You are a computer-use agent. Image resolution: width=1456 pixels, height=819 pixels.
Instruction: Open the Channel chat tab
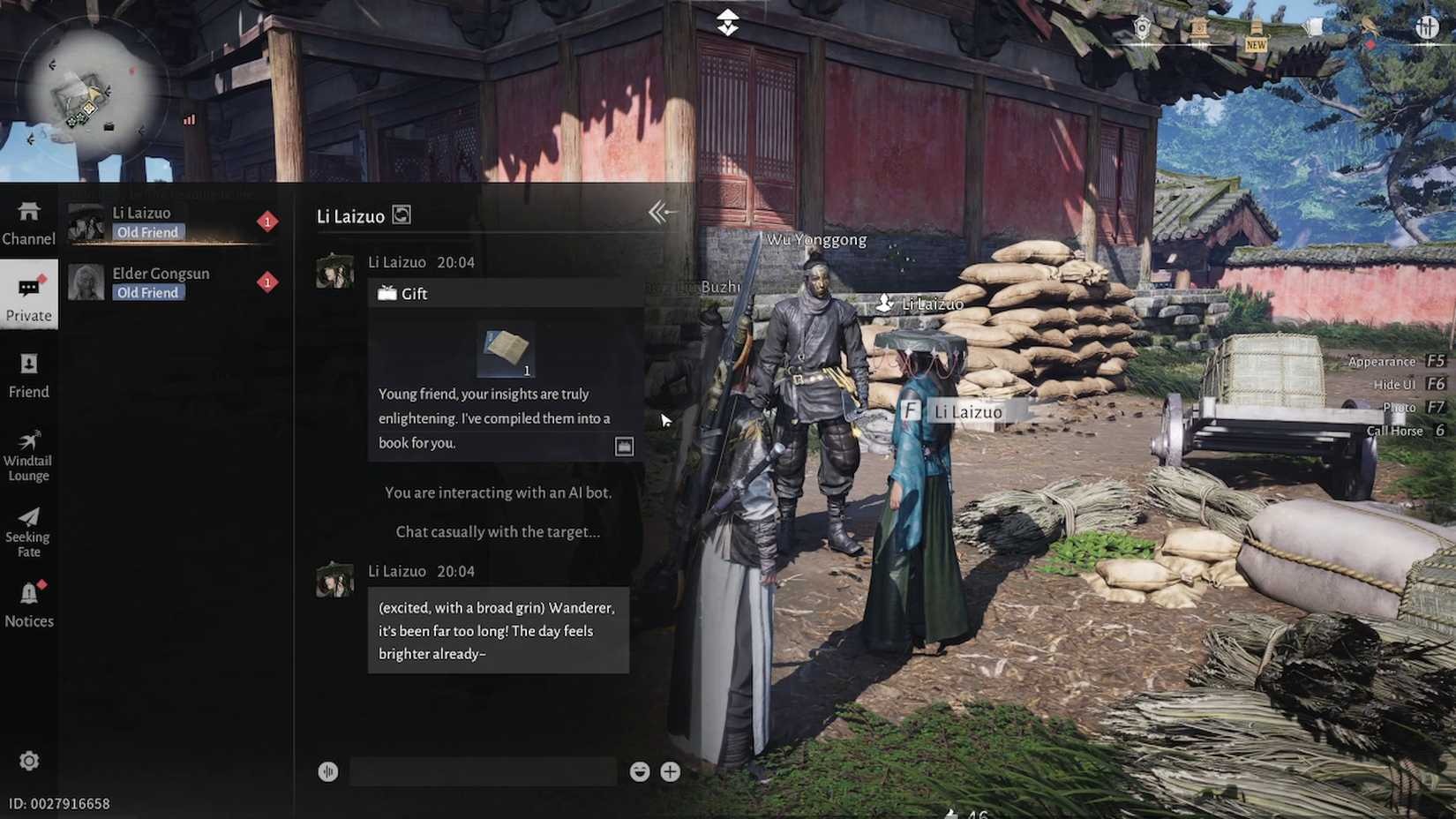pyautogui.click(x=28, y=222)
